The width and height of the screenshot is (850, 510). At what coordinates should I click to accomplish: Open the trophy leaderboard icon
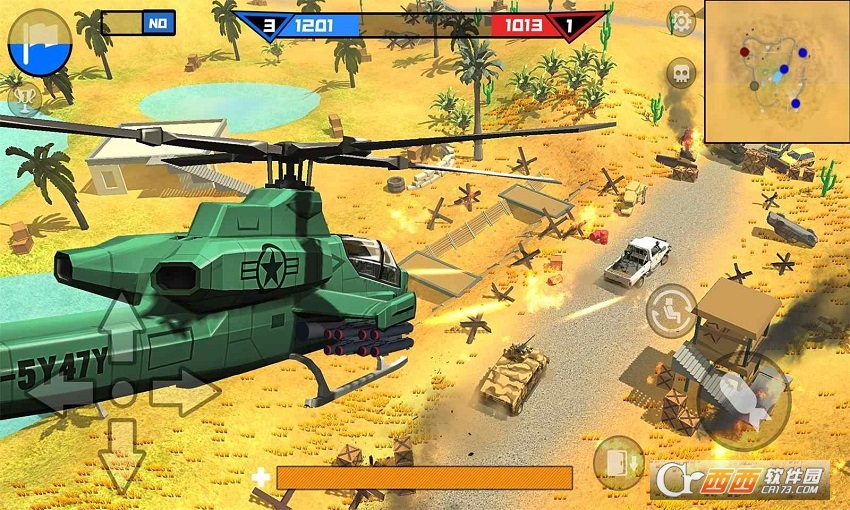[x=22, y=99]
